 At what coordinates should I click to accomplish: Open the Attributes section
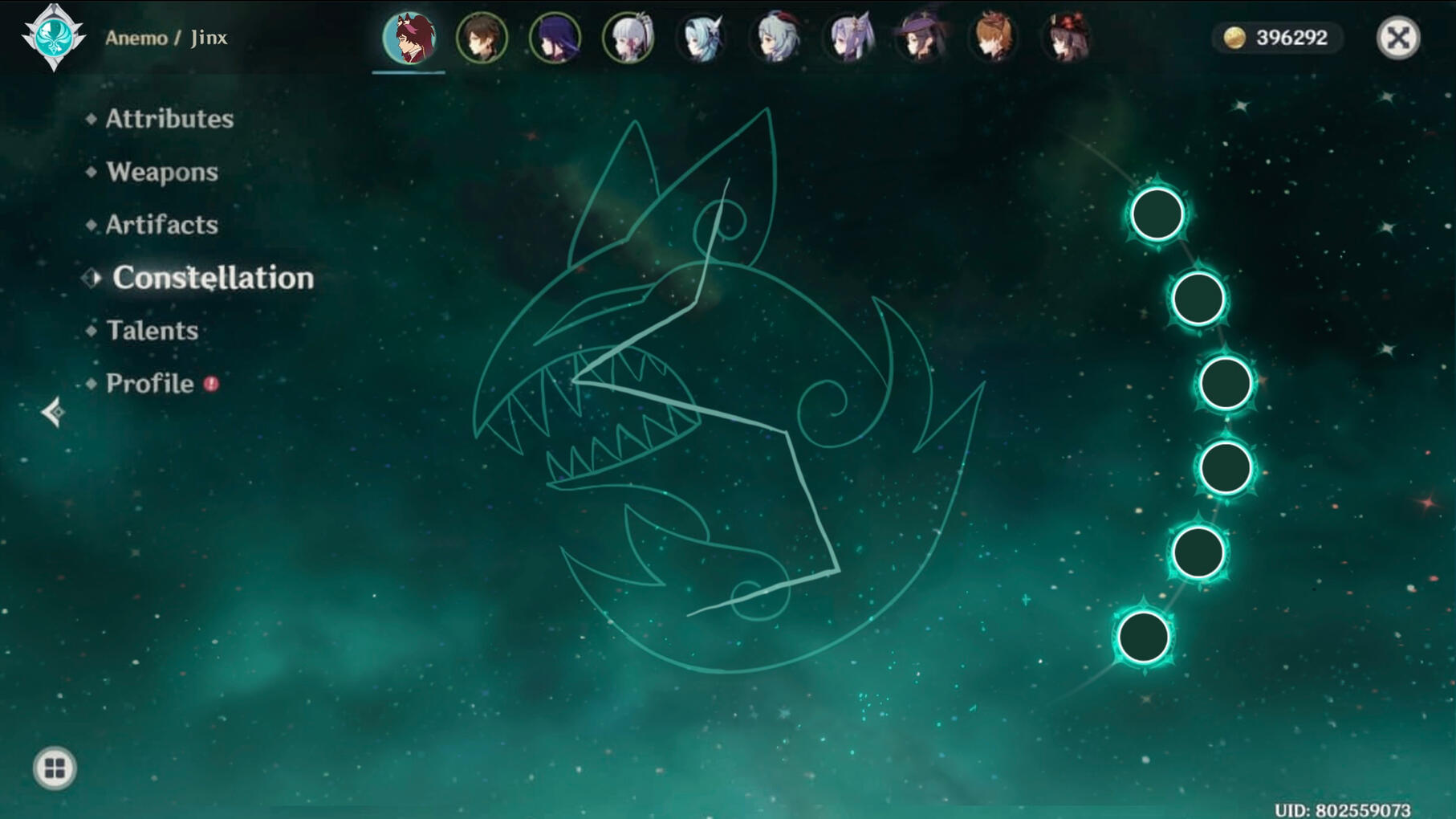click(169, 118)
